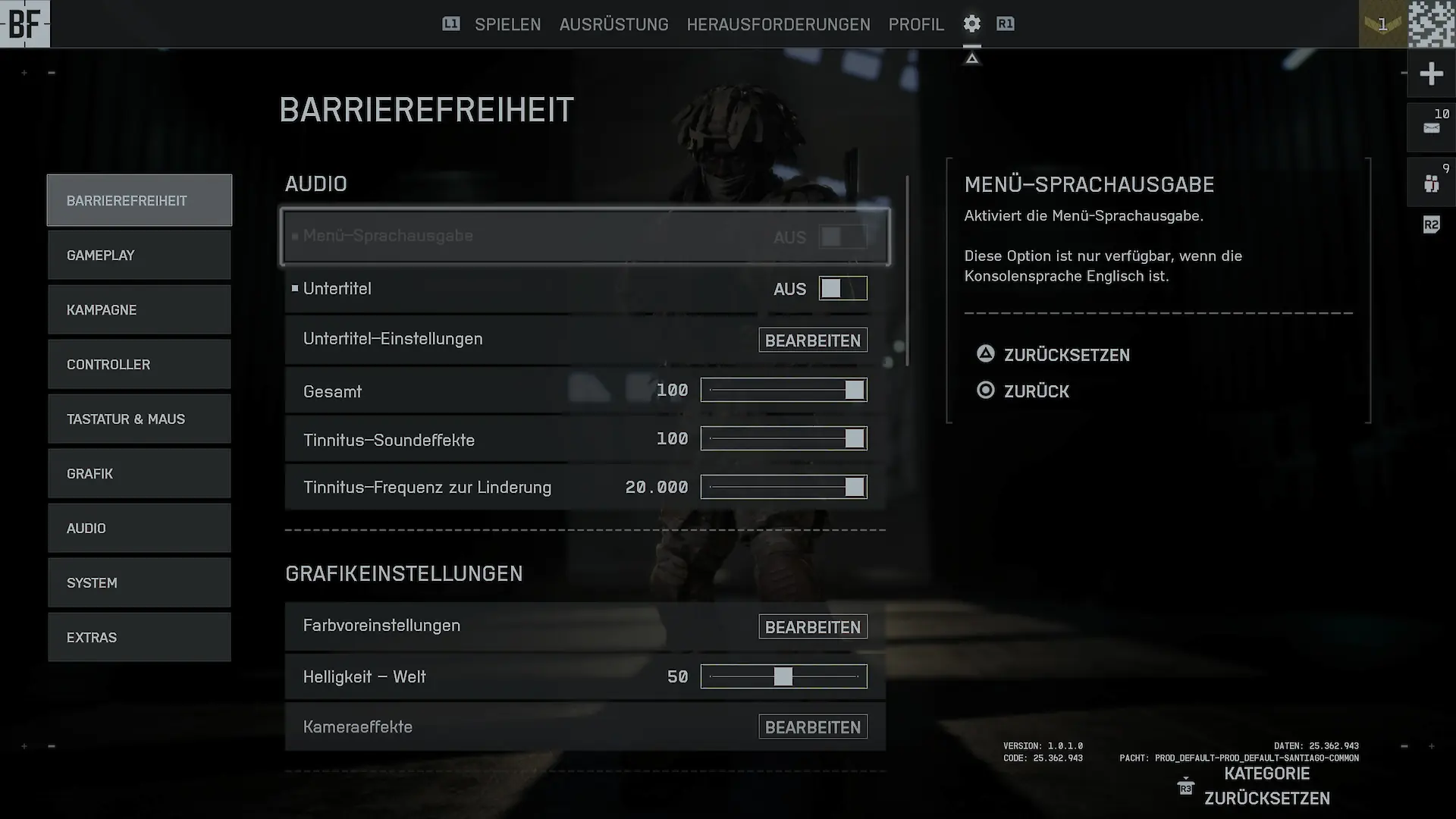This screenshot has height=819, width=1456.
Task: Open the SPIELEN tab
Action: click(507, 24)
